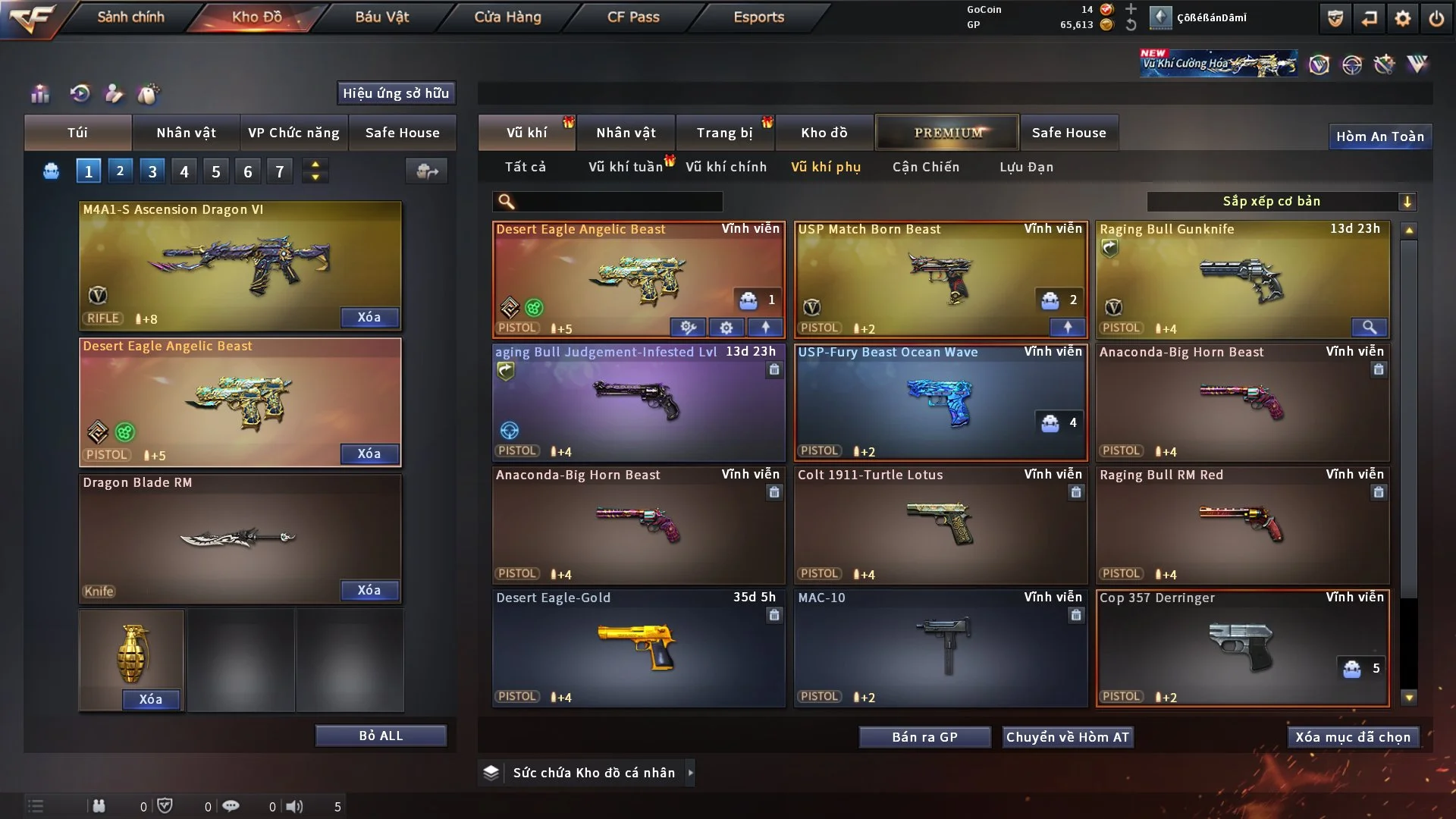Open the Sắp xếp cơ bản sort dropdown

point(1281,201)
